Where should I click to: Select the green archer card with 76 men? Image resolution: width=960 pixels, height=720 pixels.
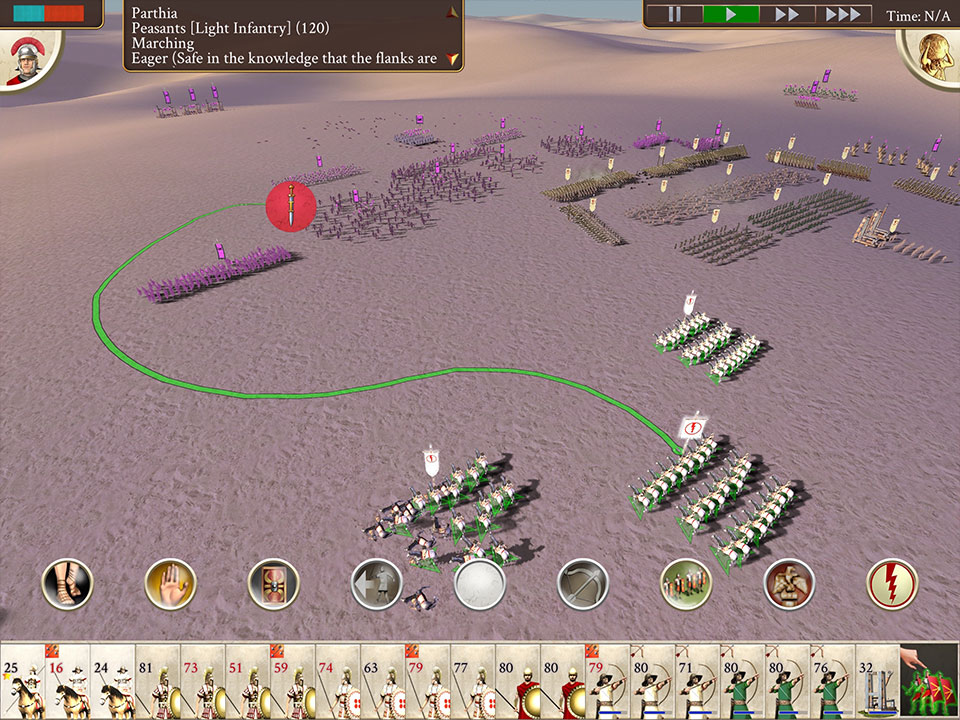coord(832,682)
